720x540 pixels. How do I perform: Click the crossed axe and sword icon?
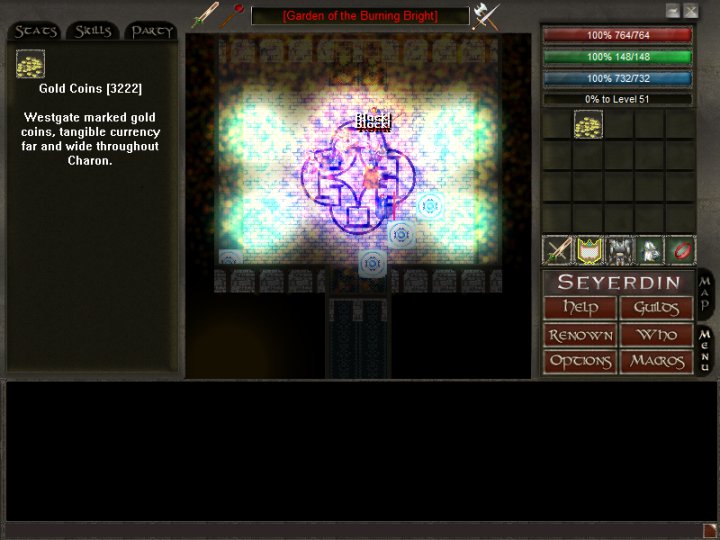487,16
